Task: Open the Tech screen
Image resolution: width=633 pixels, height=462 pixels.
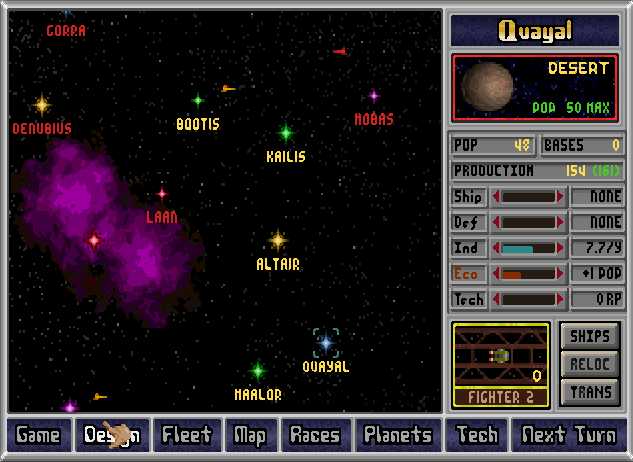Action: [477, 435]
